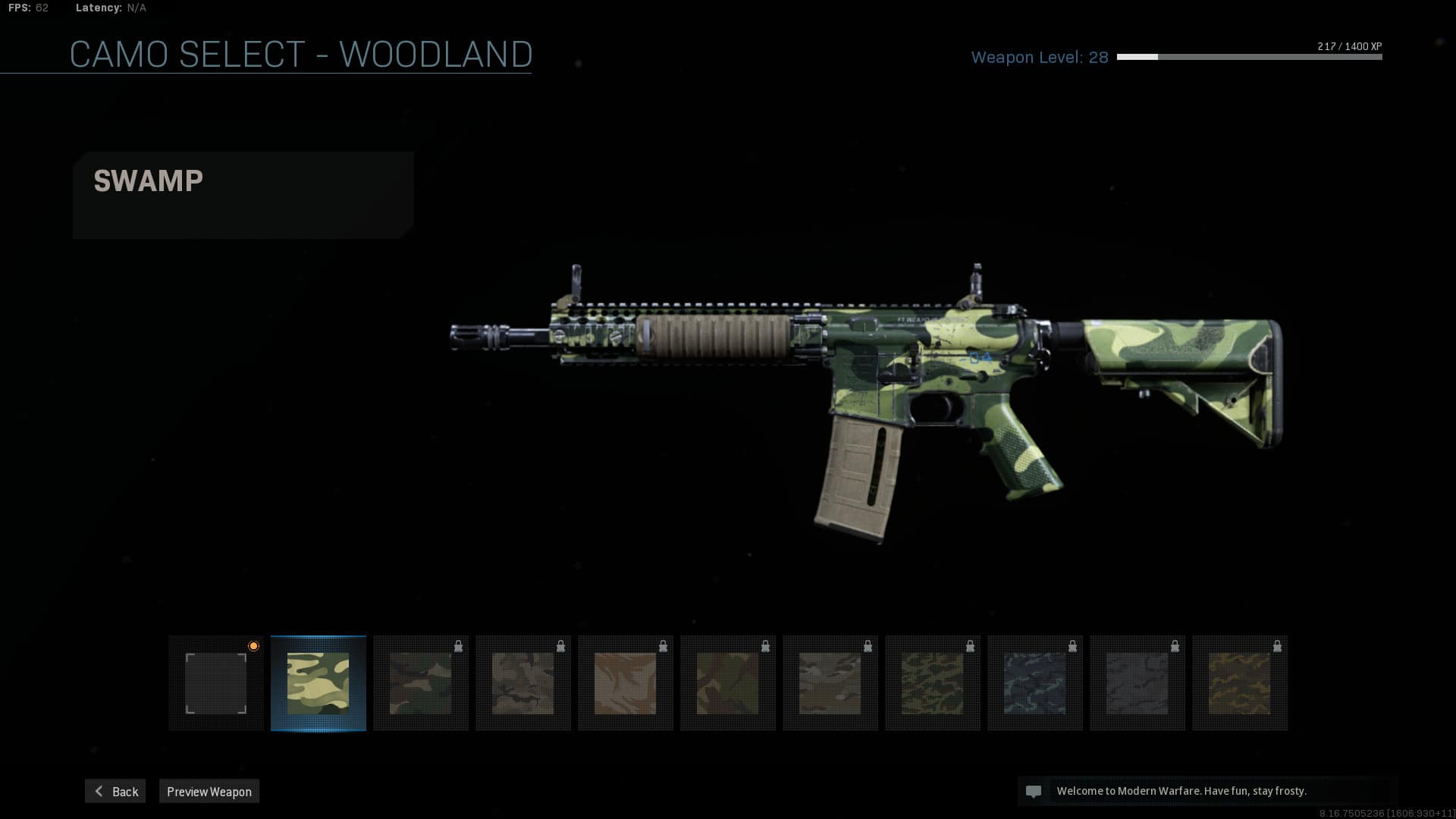Viewport: 1456px width, 819px height.
Task: Click the Preview Weapon button
Action: pyautogui.click(x=209, y=791)
